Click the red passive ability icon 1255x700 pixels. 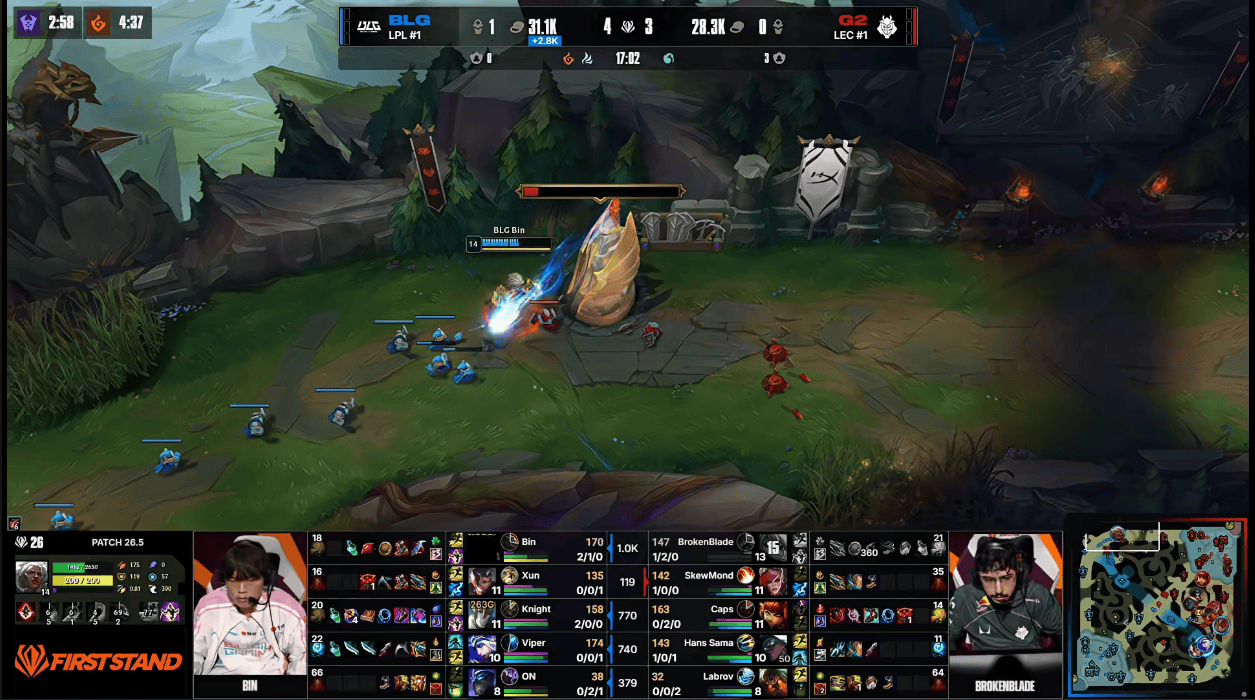pyautogui.click(x=28, y=611)
